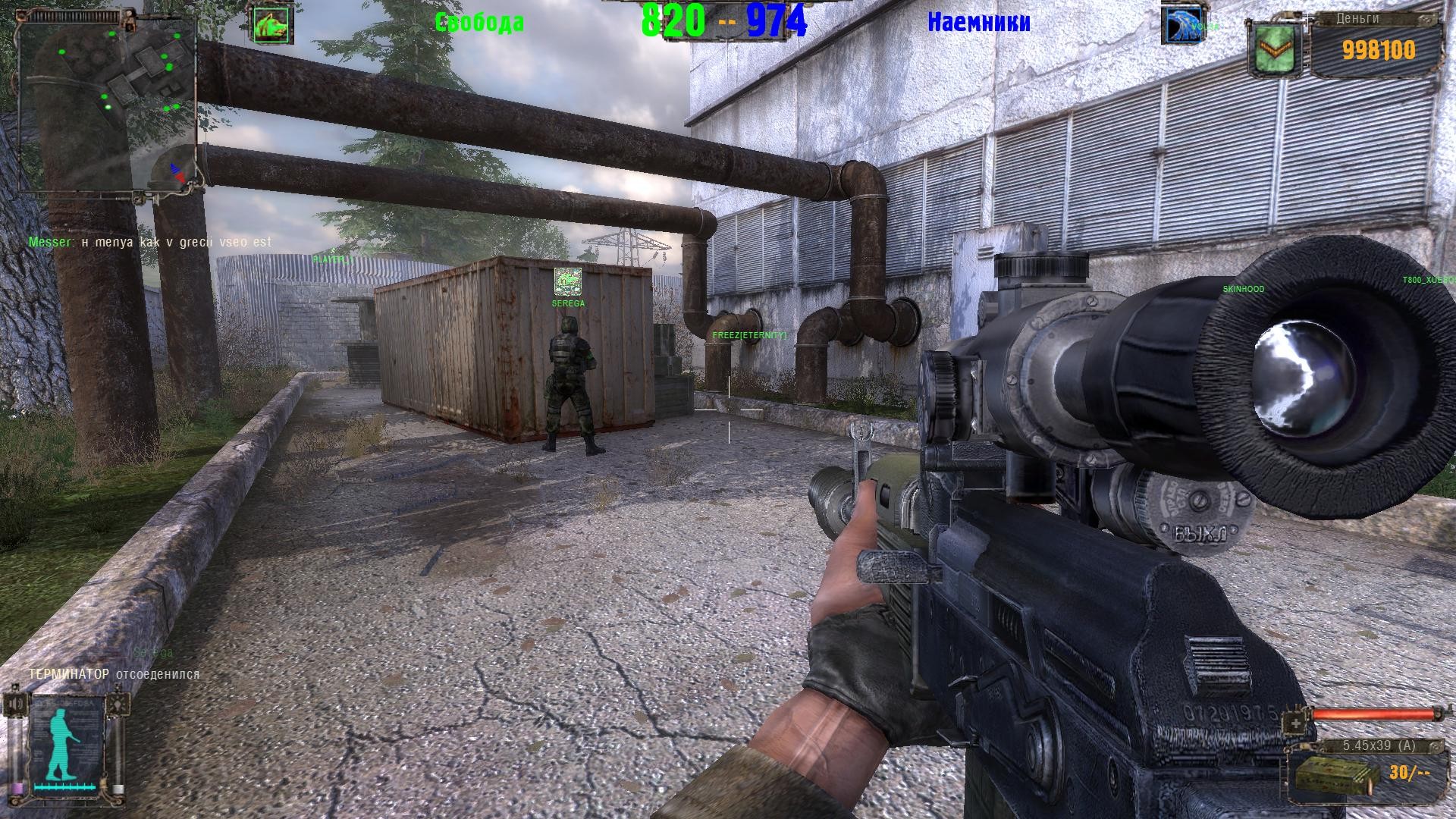The image size is (1456, 819).
Task: Click Messer's chat message line
Action: (150, 242)
